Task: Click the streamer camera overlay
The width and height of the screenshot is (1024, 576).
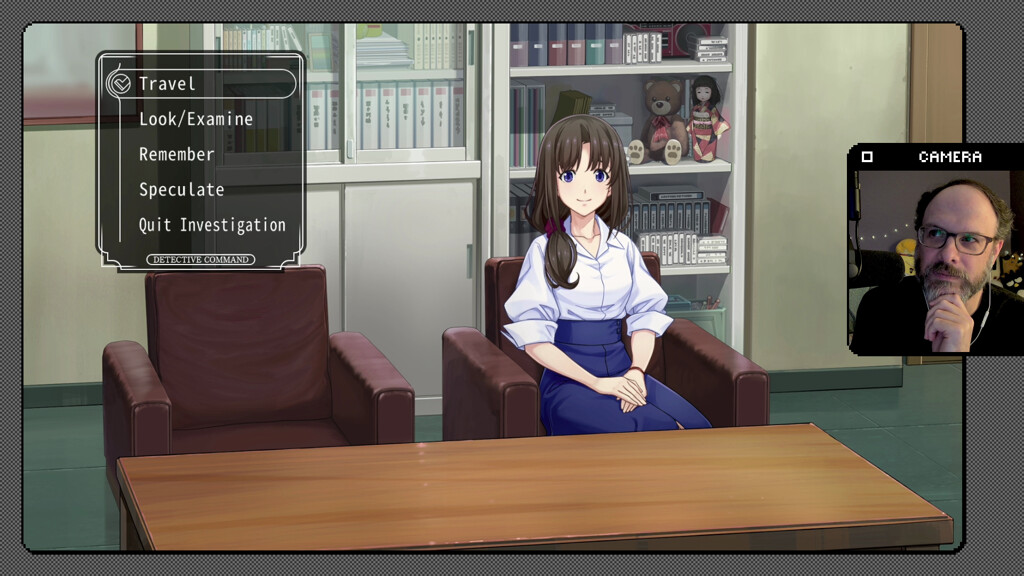Action: point(935,260)
